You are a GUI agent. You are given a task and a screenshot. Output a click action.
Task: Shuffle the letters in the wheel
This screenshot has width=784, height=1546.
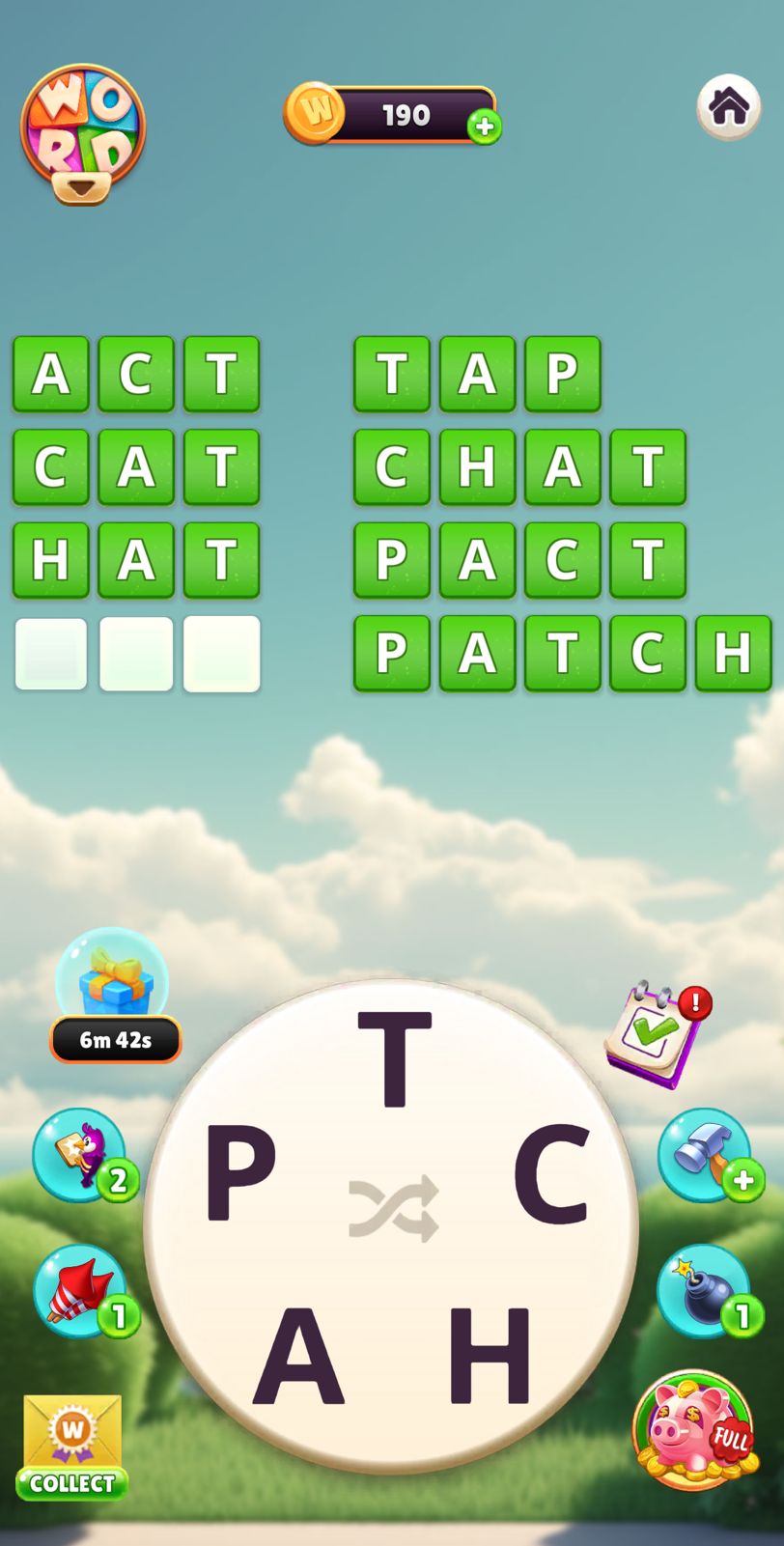click(394, 1207)
